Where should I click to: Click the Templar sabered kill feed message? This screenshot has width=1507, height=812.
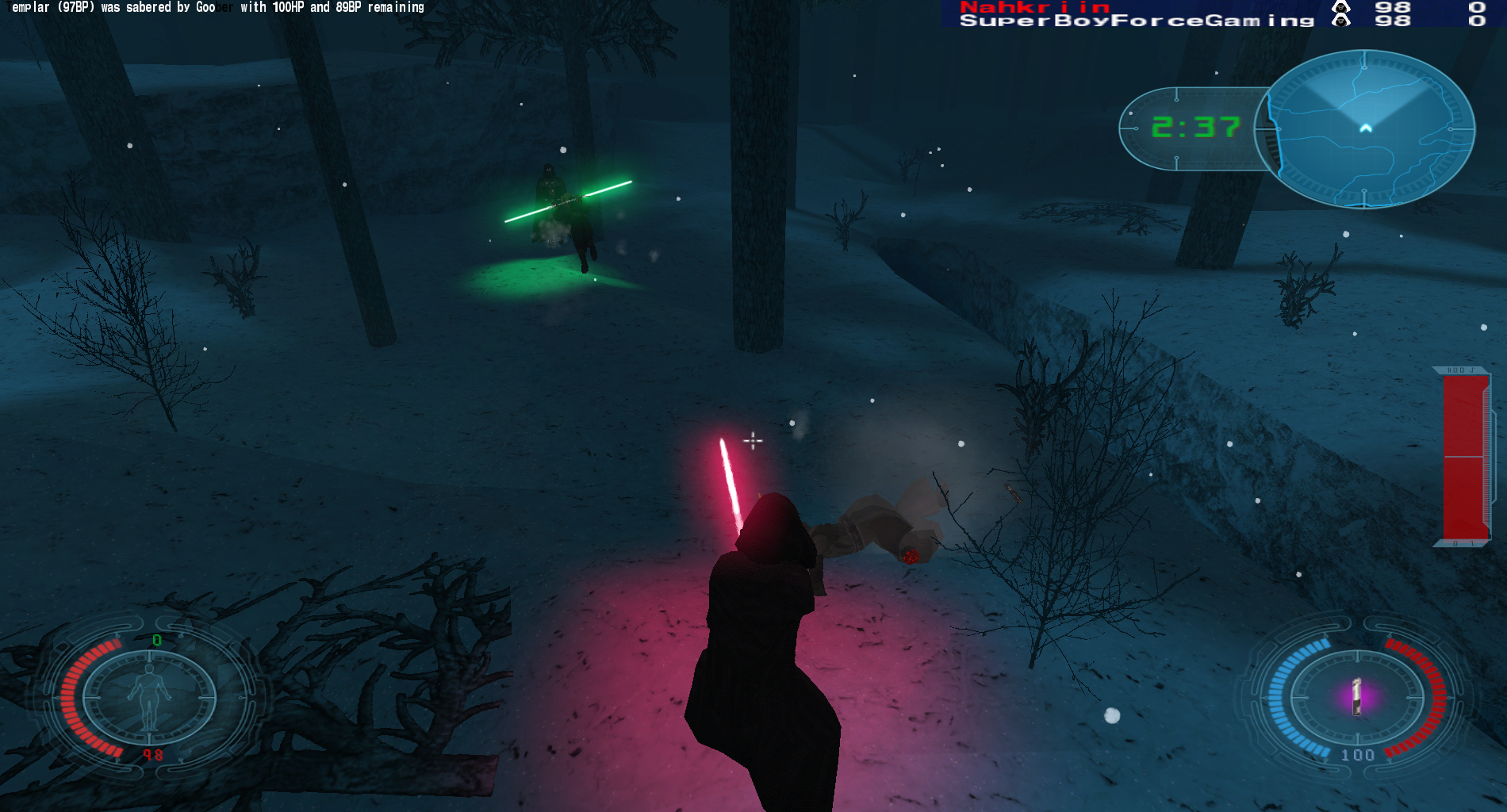pos(216,7)
